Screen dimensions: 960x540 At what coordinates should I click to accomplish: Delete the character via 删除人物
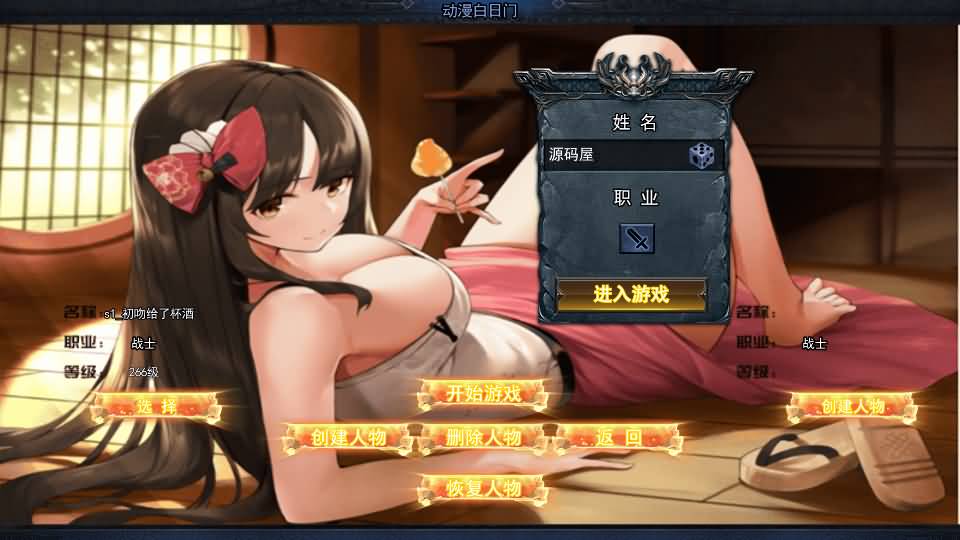tap(484, 438)
